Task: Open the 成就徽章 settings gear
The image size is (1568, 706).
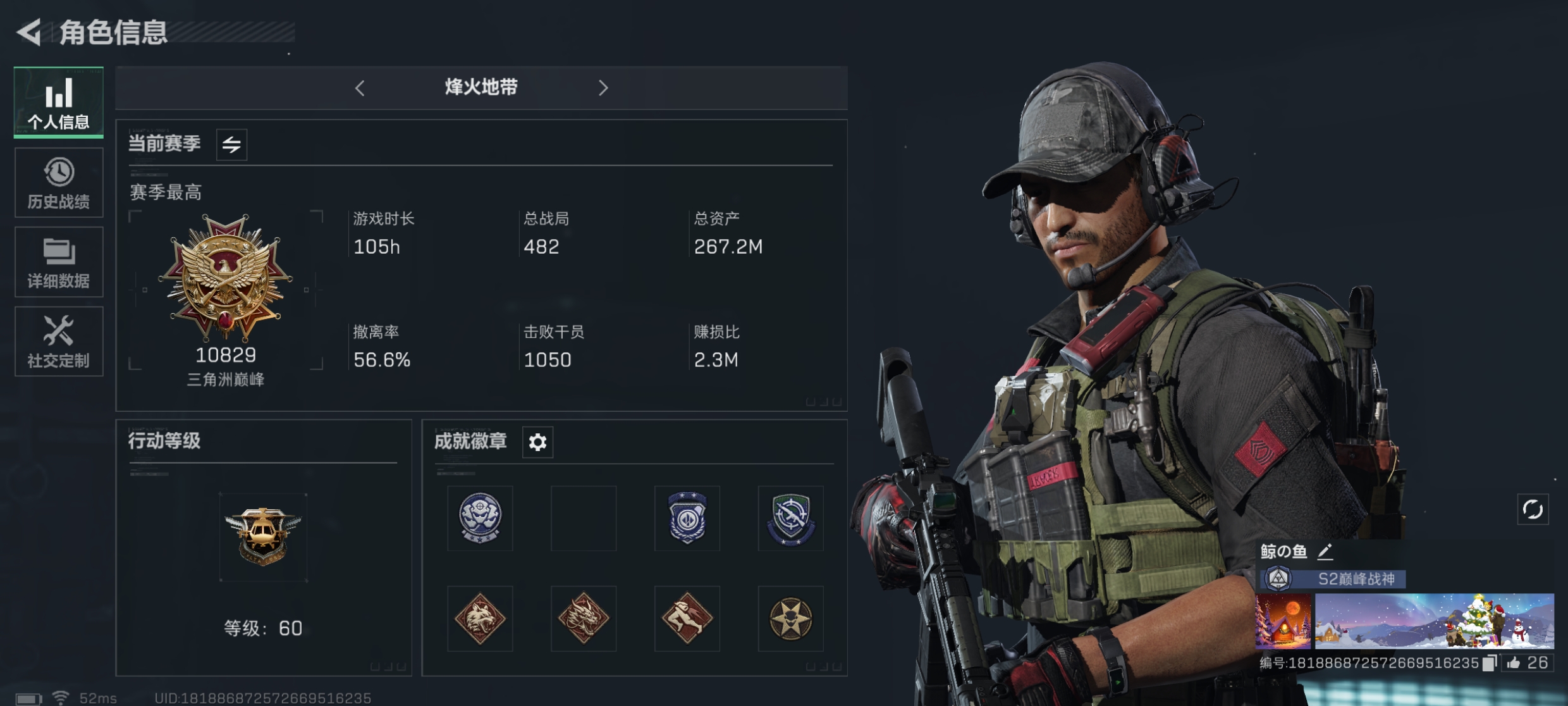Action: (x=537, y=442)
